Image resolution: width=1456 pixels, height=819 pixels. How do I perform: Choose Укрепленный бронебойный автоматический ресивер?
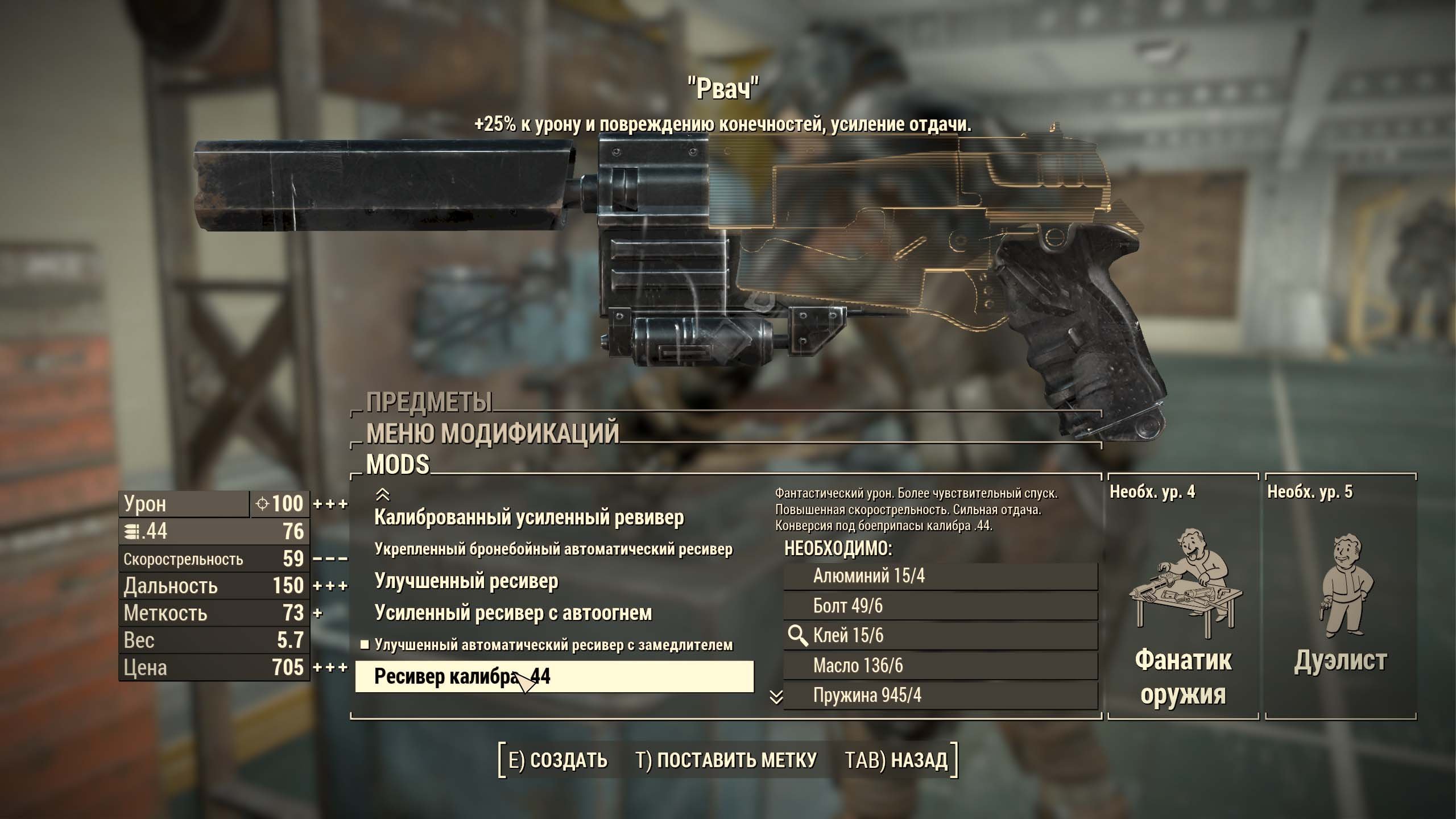(x=553, y=549)
